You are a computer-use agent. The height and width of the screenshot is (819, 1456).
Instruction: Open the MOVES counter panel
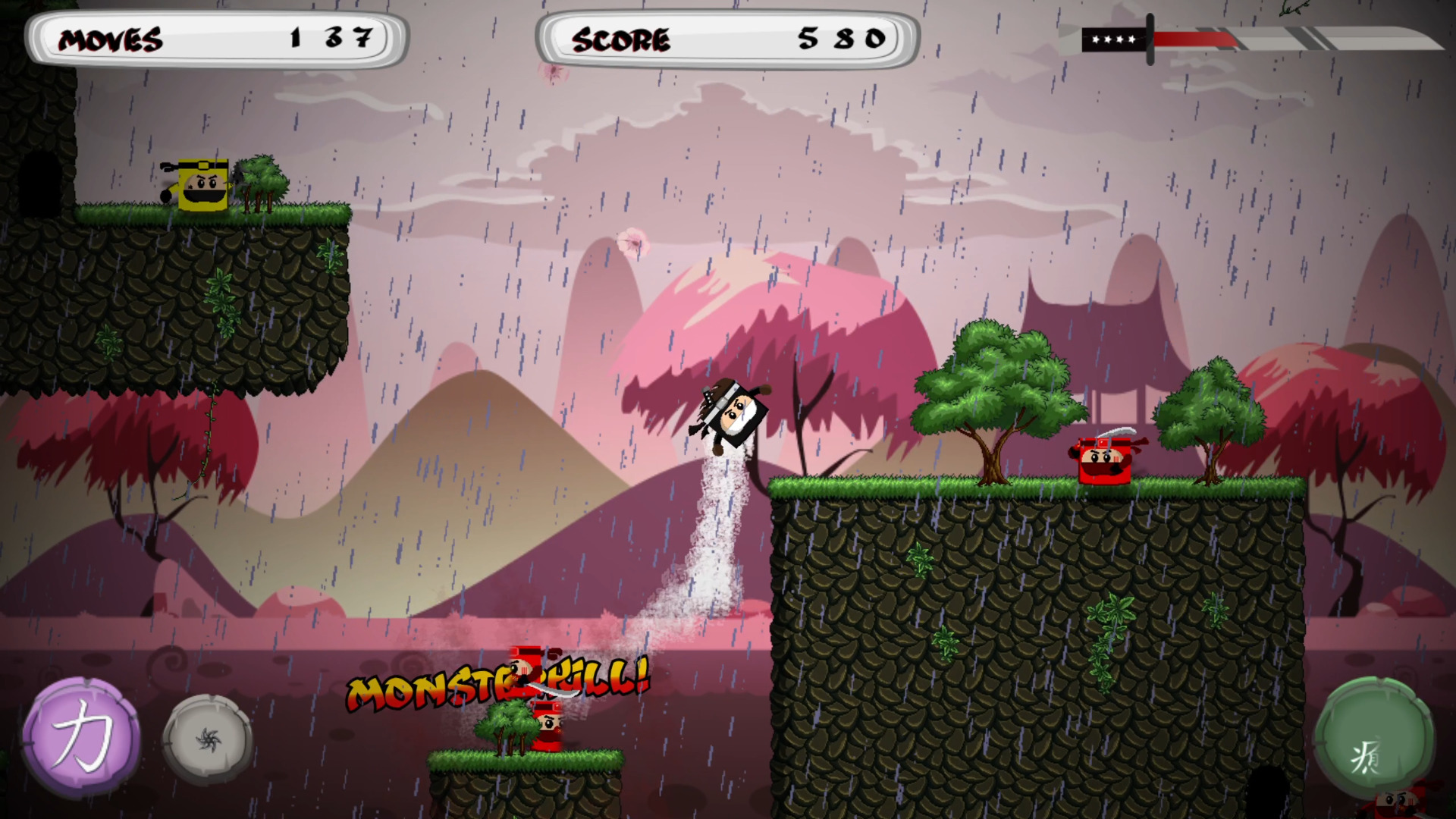click(216, 39)
